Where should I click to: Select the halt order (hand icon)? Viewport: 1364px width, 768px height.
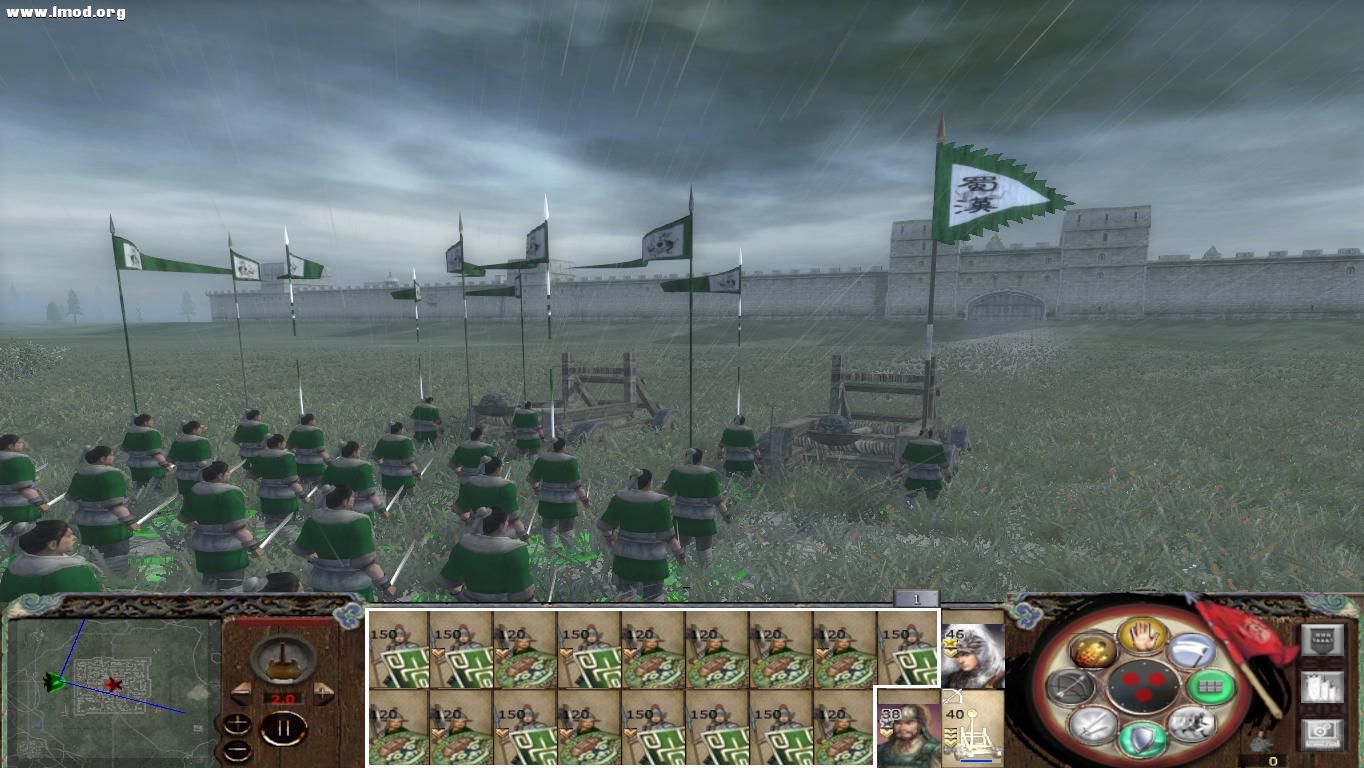coord(1142,638)
